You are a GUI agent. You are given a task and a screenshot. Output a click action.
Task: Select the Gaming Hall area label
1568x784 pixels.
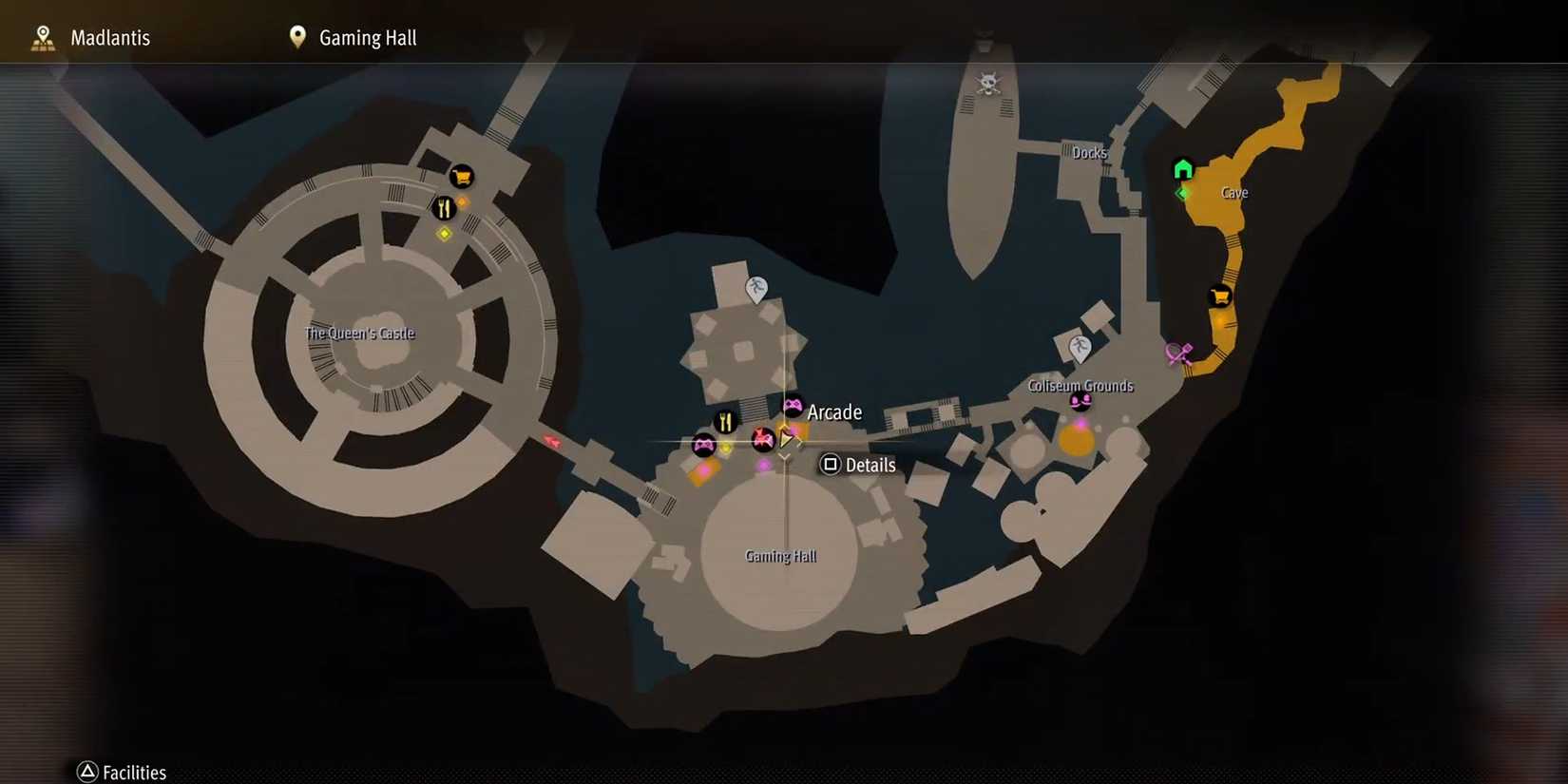pos(780,555)
